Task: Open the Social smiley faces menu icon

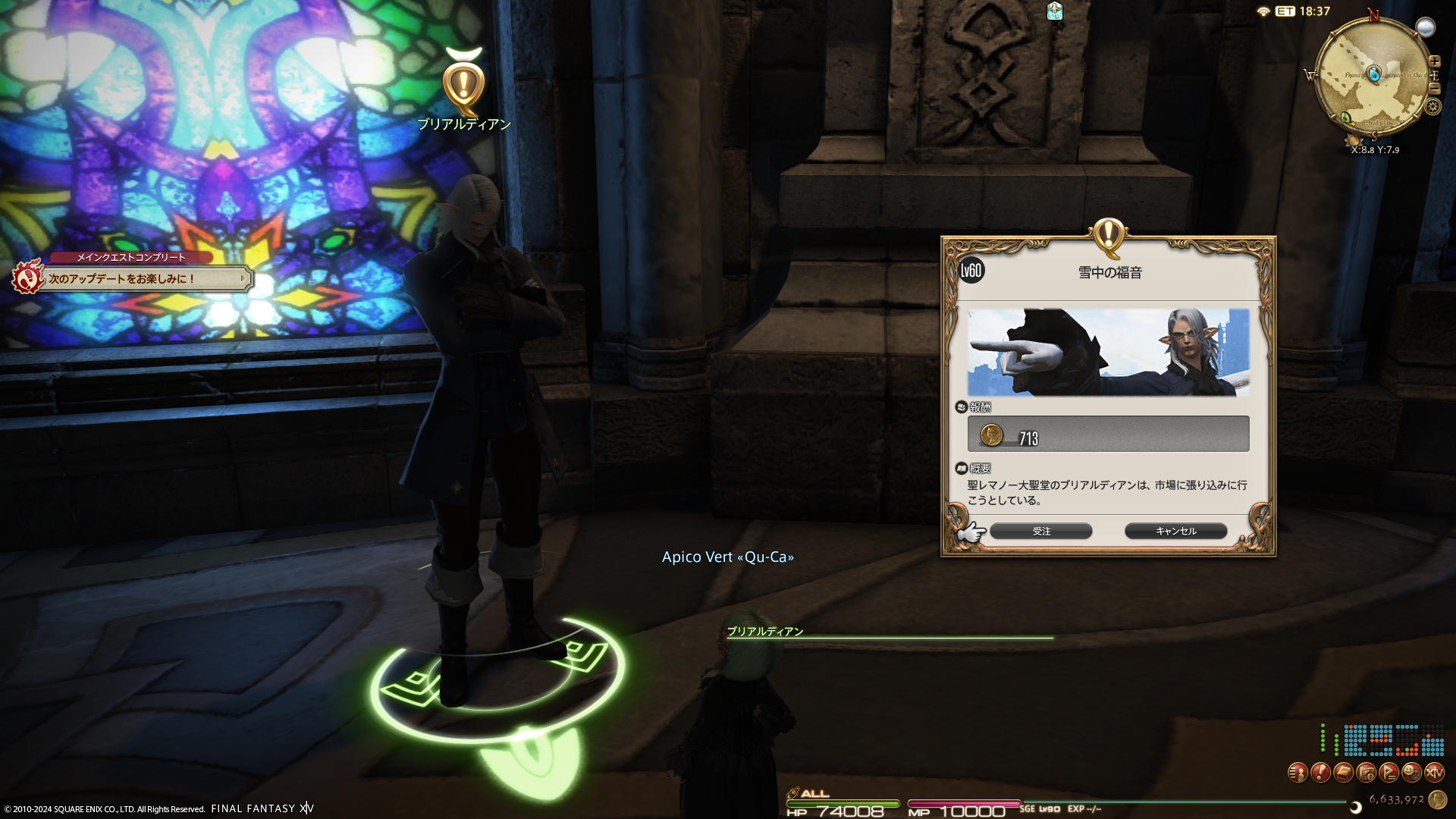Action: (x=1411, y=773)
